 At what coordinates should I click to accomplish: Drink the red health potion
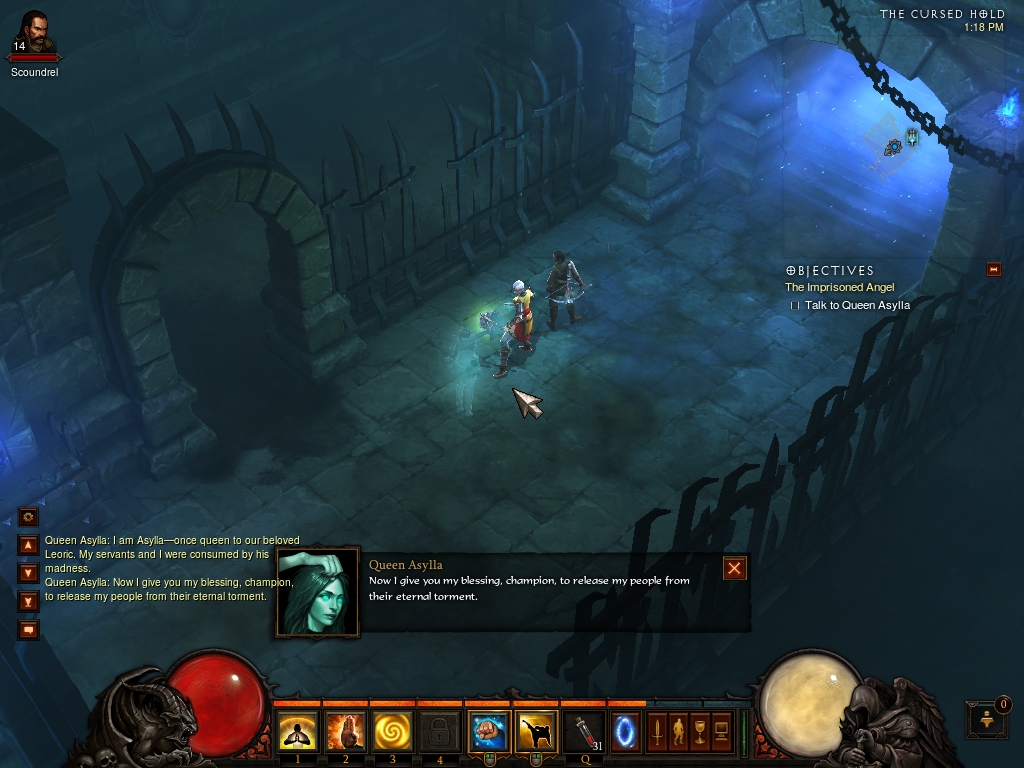coord(585,732)
